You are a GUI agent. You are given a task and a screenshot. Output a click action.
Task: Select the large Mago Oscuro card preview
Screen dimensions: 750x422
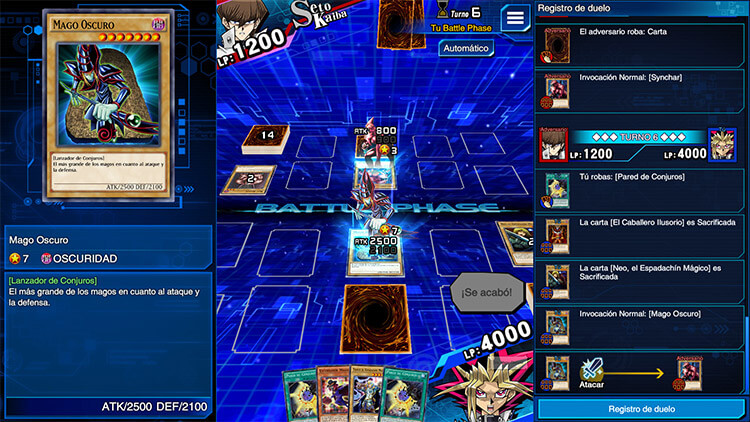coord(106,106)
